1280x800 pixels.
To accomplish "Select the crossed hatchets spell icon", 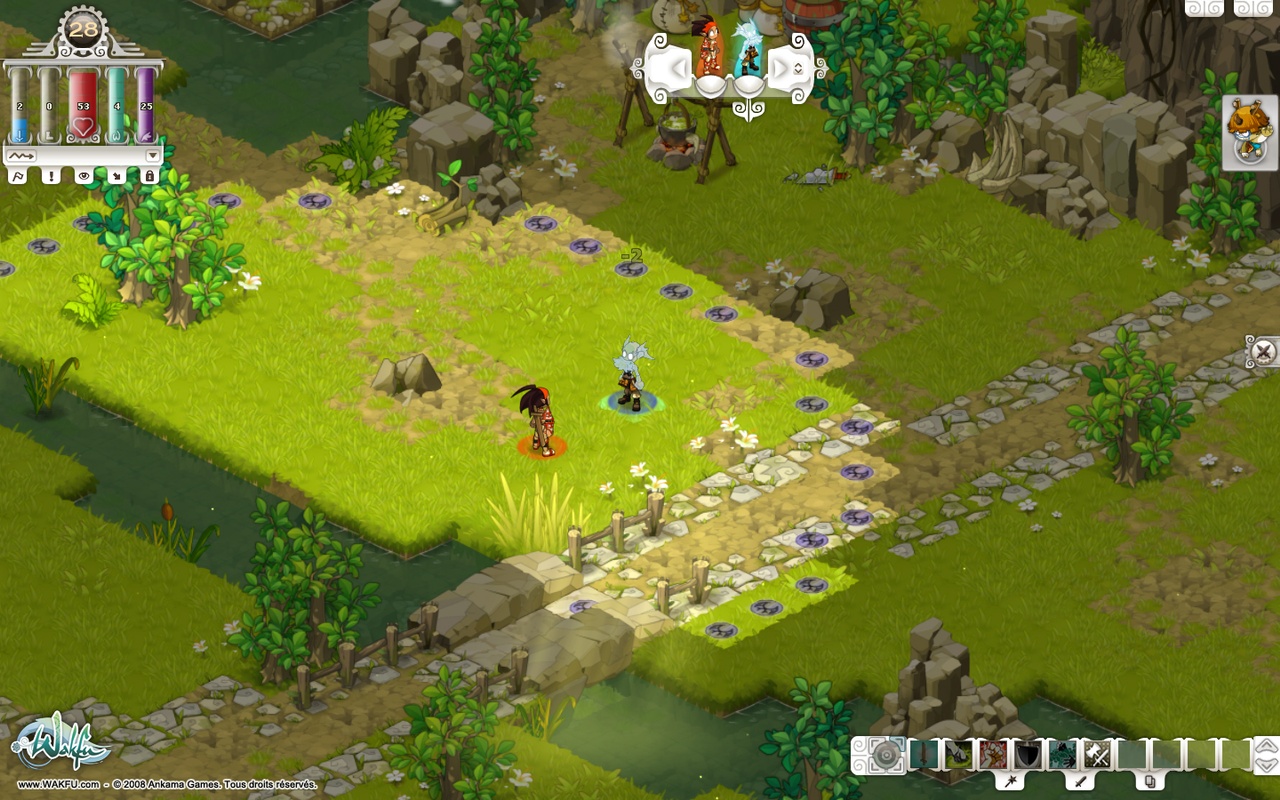I will pyautogui.click(x=1096, y=755).
